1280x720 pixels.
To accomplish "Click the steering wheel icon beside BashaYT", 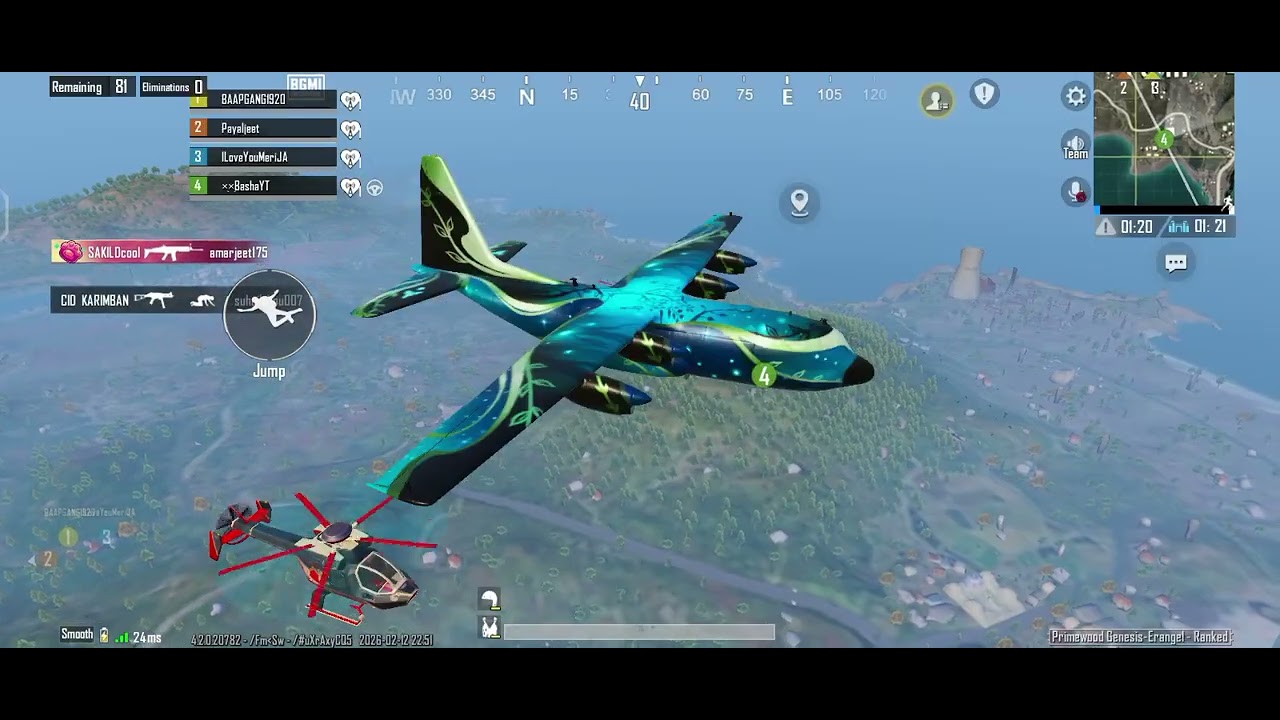I will 375,187.
